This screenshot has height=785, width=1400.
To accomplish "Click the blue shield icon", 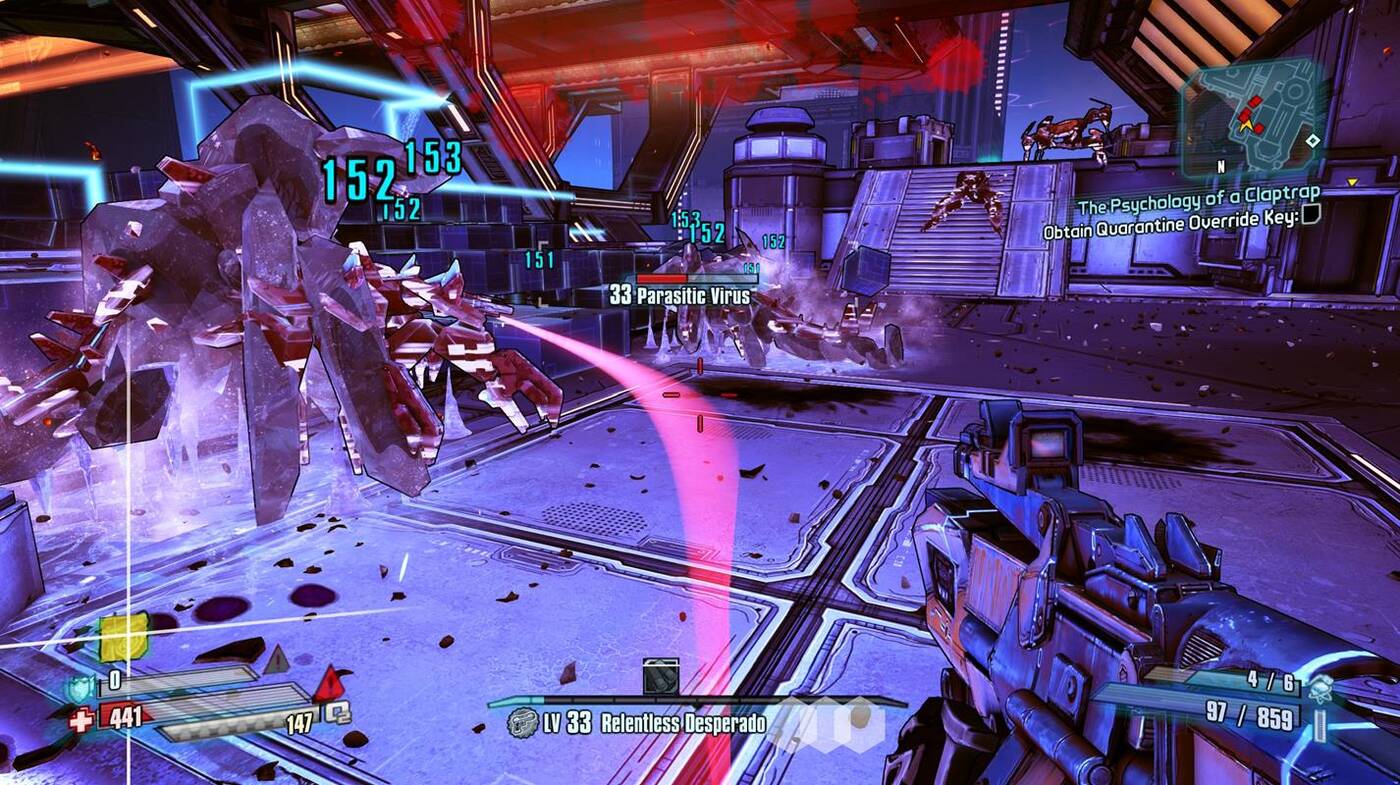I will pos(78,687).
